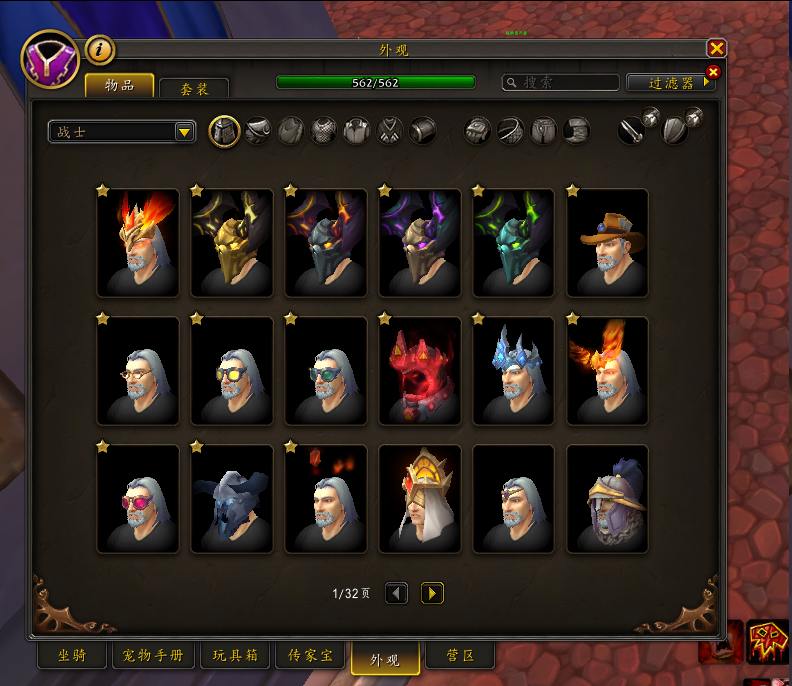Click the round info button
The height and width of the screenshot is (686, 792).
click(99, 50)
